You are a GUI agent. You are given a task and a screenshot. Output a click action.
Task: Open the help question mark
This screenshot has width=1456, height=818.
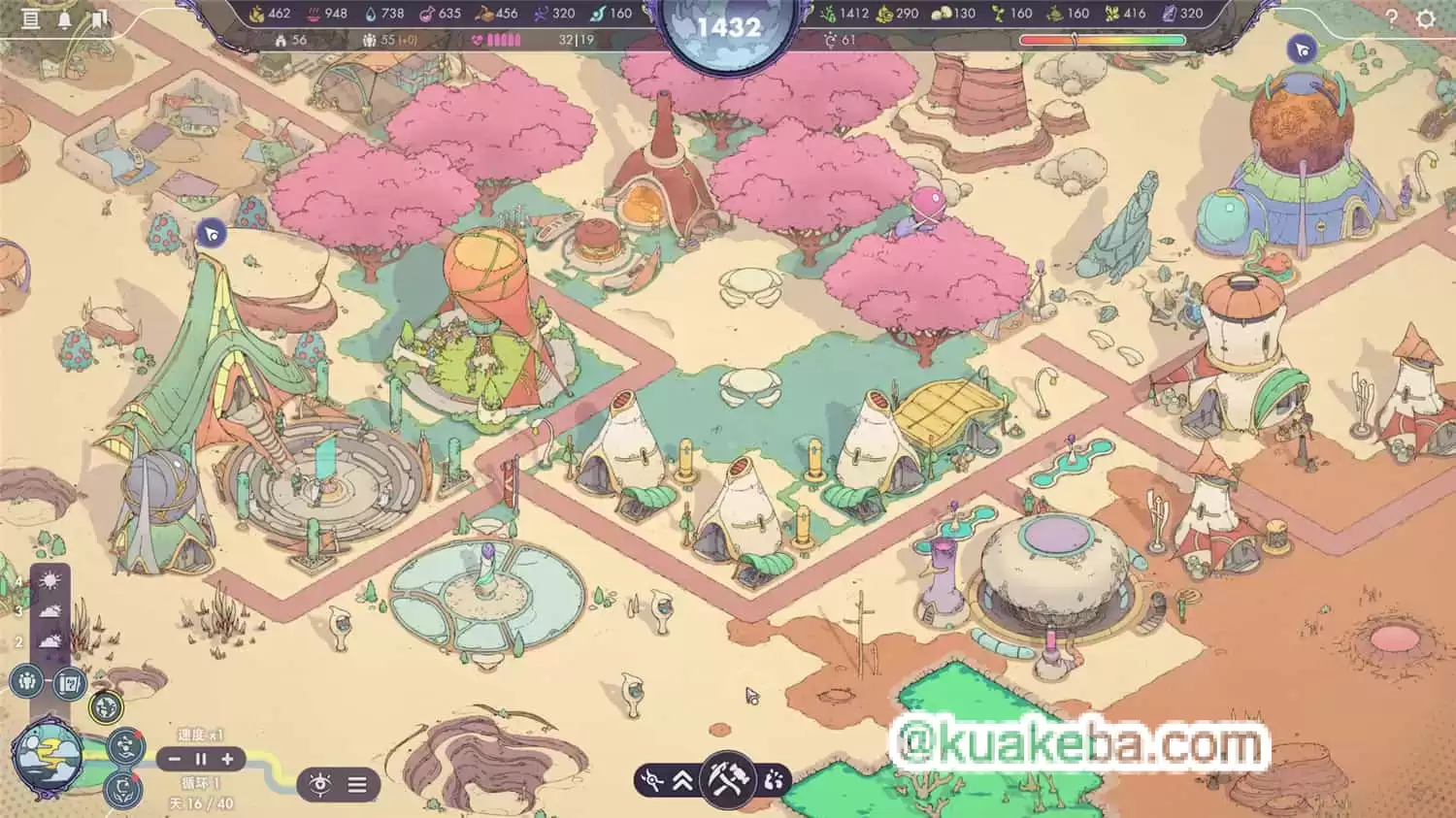(x=1391, y=18)
